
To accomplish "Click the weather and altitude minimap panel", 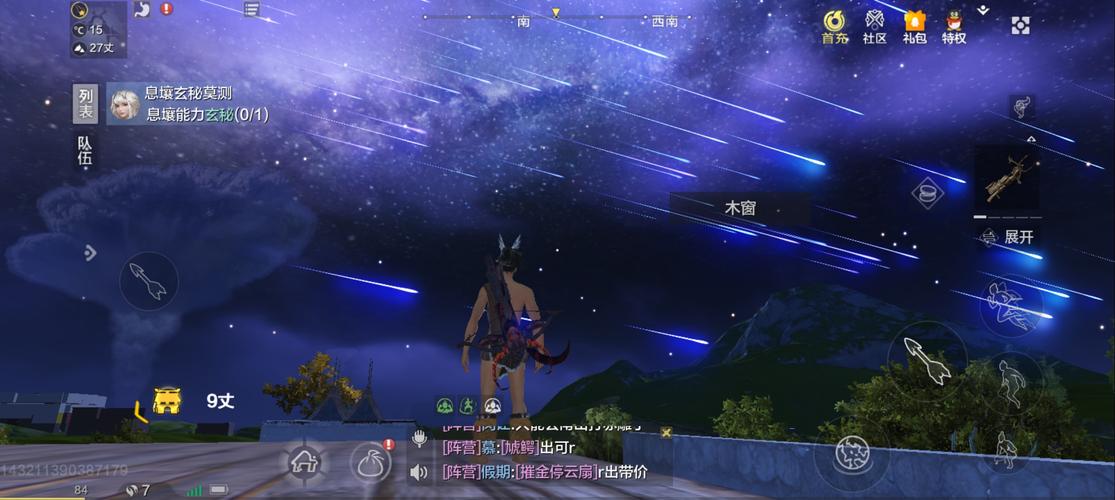I will pos(98,28).
